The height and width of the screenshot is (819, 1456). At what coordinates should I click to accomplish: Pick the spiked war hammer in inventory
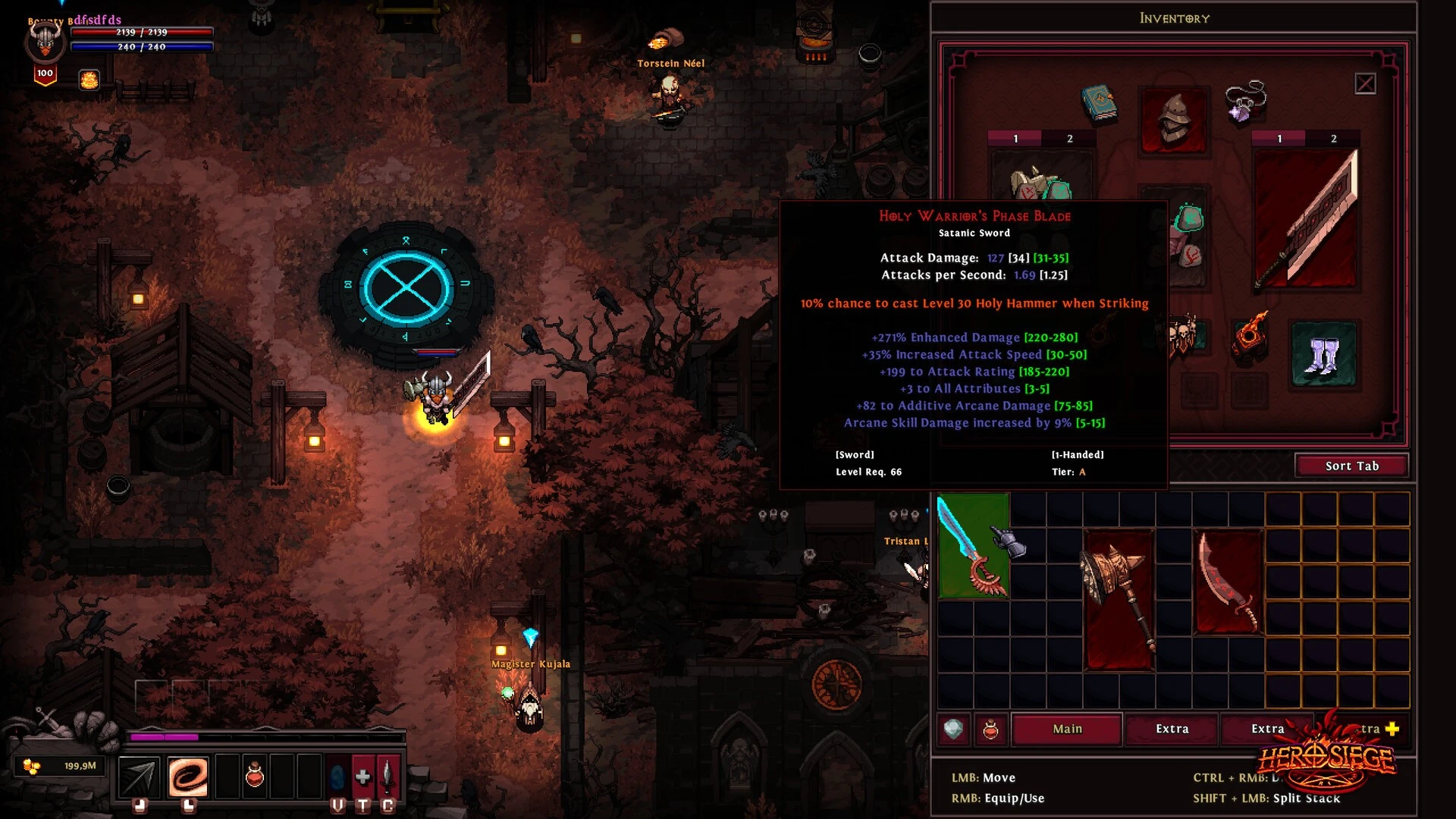click(x=1119, y=599)
